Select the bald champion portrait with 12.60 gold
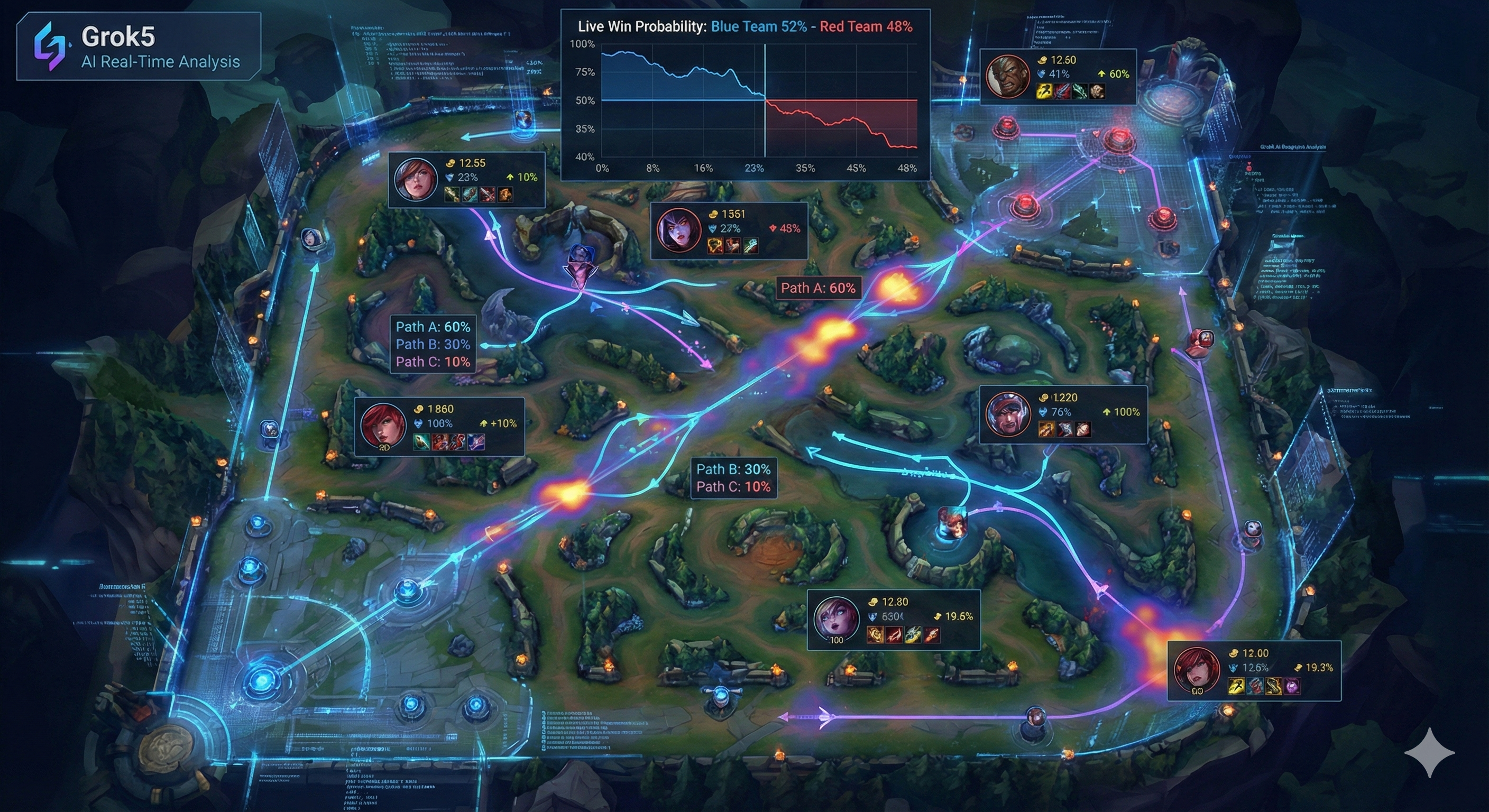1489x812 pixels. (1007, 77)
